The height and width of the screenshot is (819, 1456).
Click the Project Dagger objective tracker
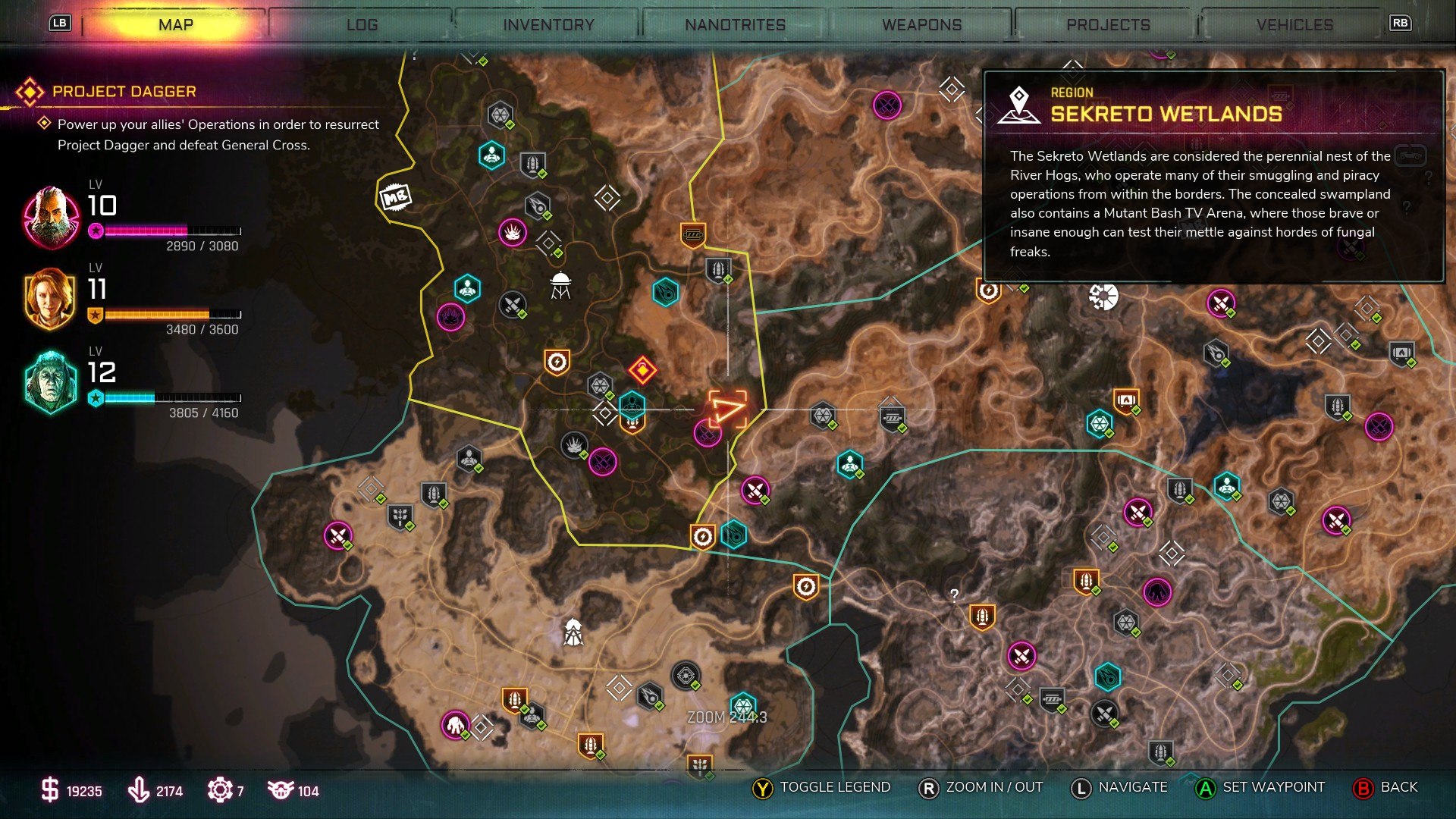(124, 92)
